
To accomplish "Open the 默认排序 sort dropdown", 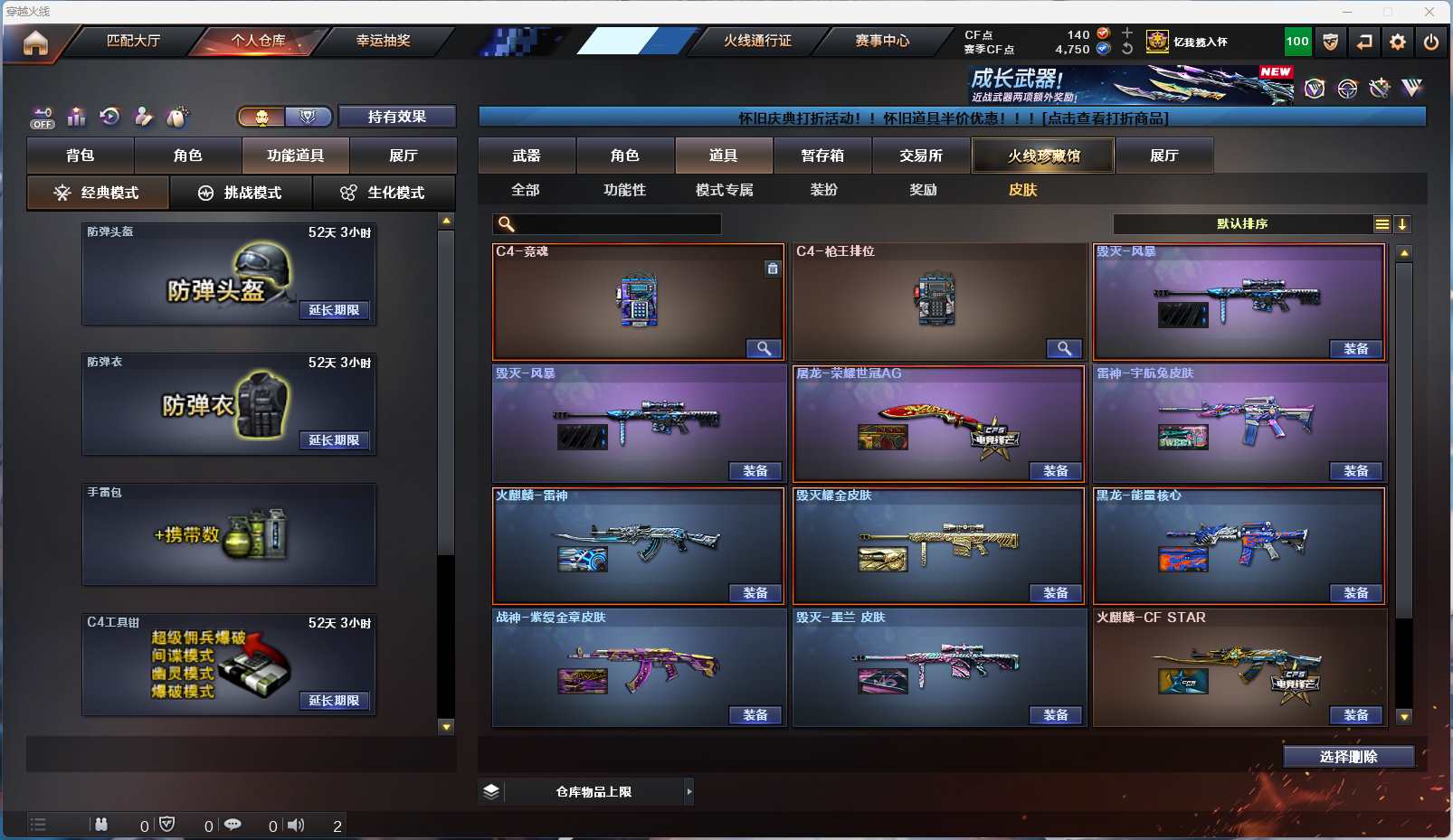I will [1243, 224].
